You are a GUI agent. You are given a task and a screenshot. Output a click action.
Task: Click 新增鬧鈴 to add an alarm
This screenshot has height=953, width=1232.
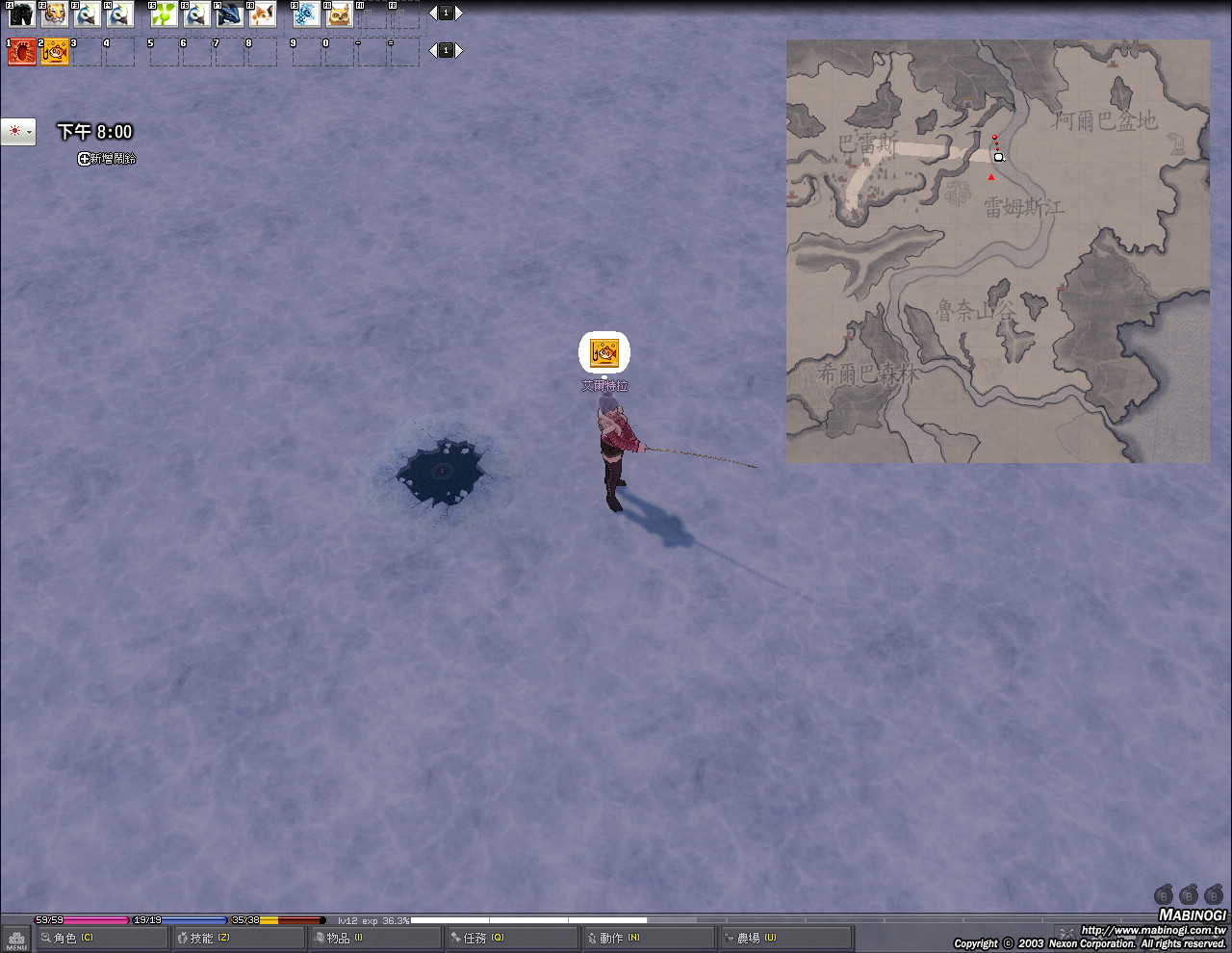point(107,159)
